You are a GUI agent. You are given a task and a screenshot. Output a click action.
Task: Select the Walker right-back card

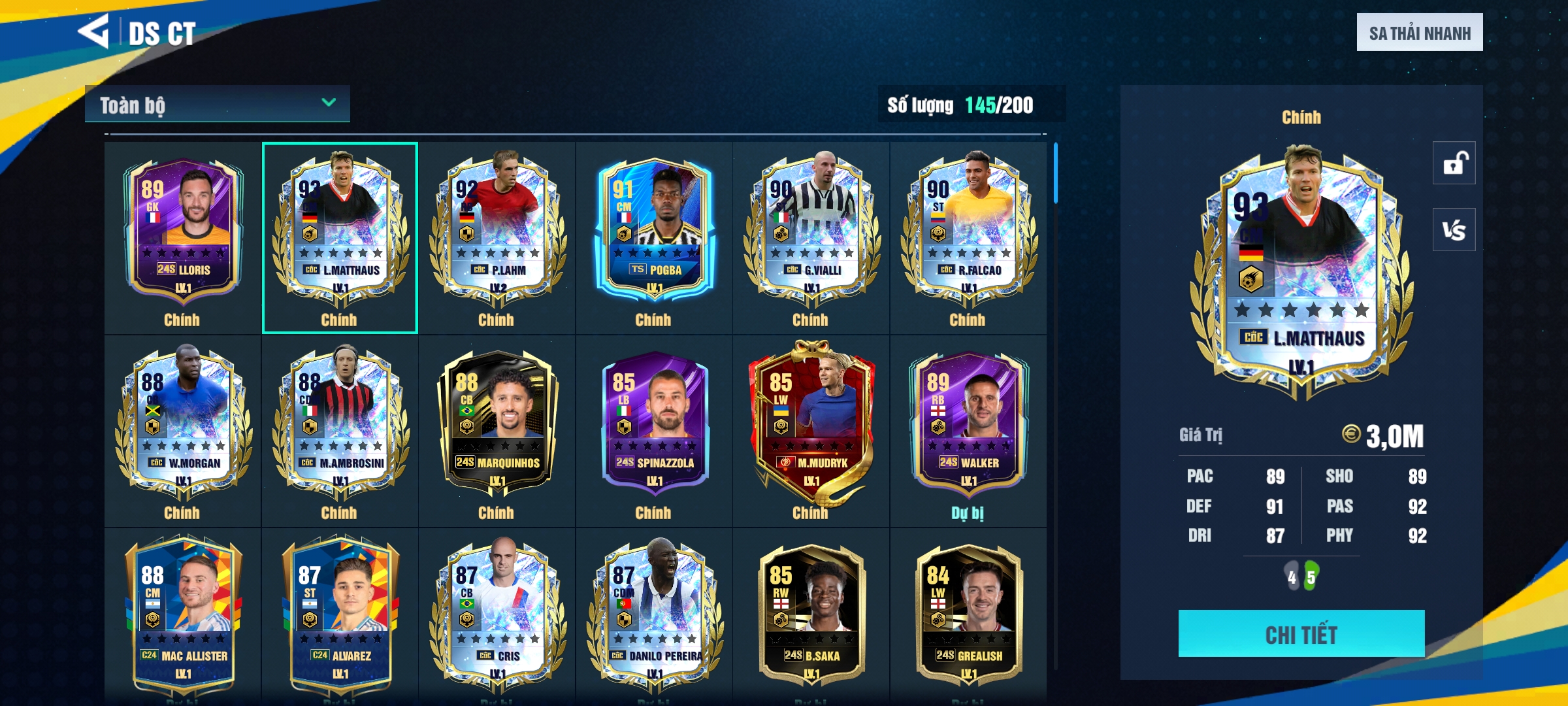(968, 425)
